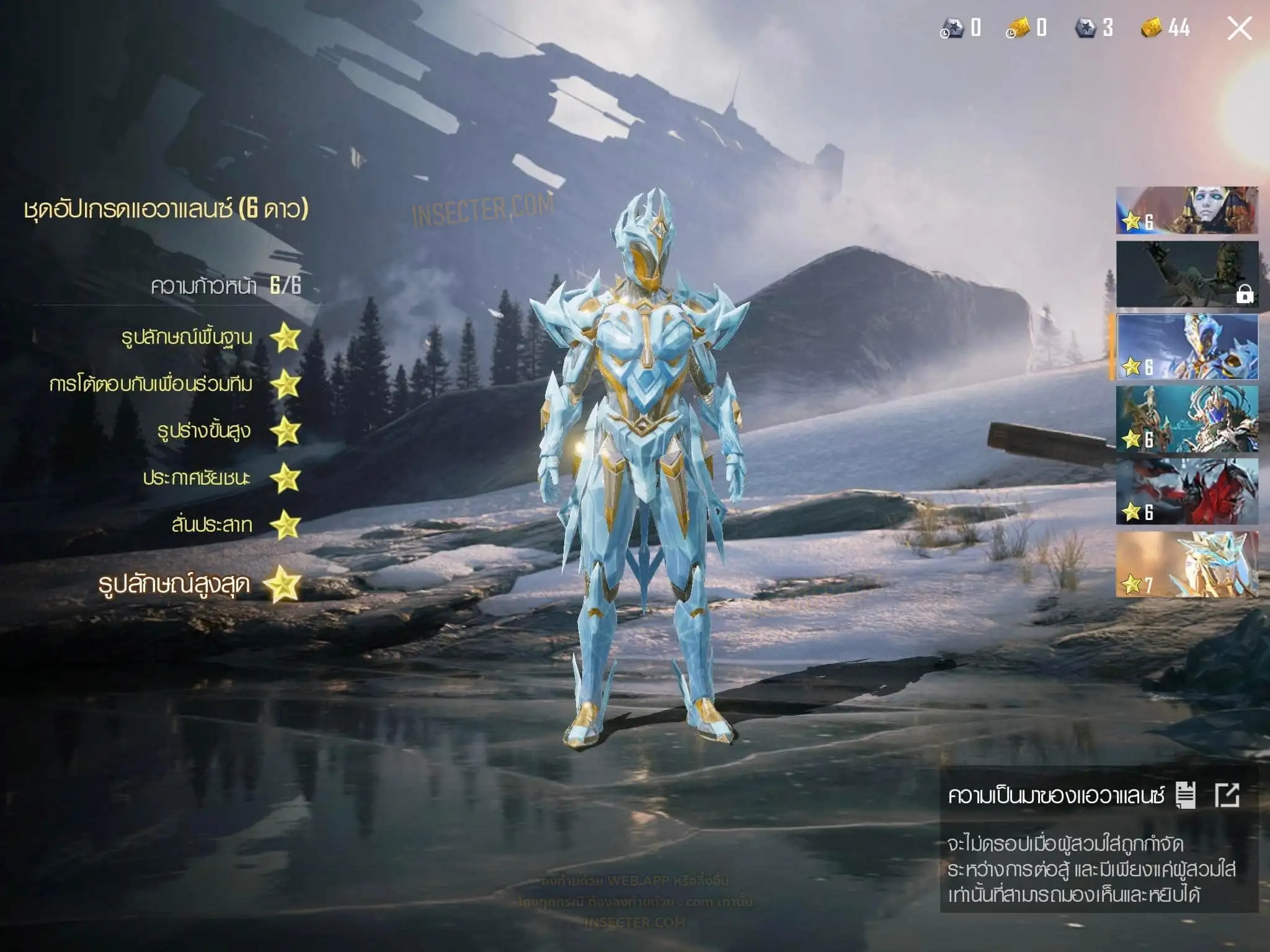Tap the silver star material count 3
The image size is (1270, 952).
pyautogui.click(x=1095, y=28)
